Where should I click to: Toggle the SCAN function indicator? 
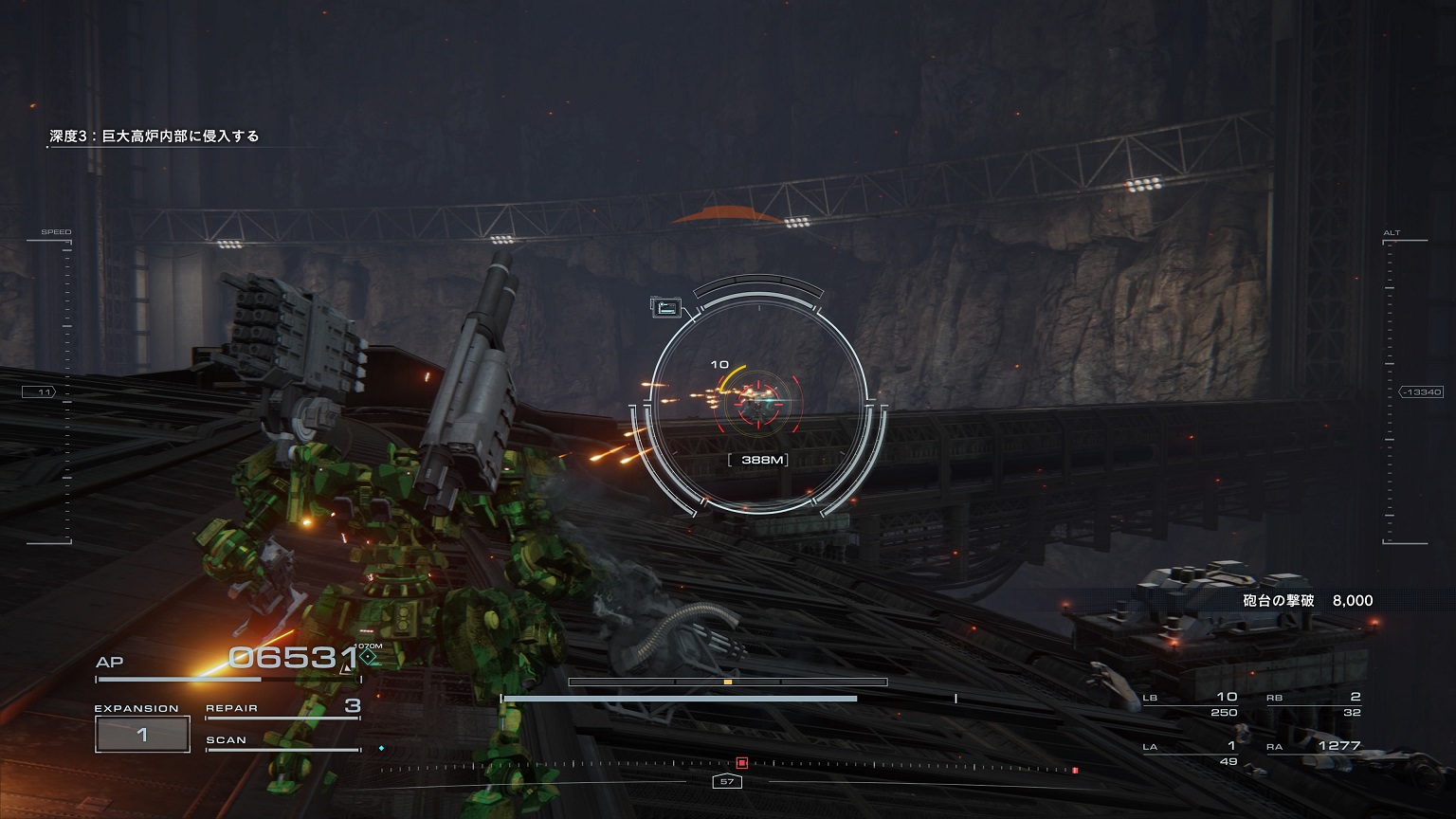tap(227, 740)
